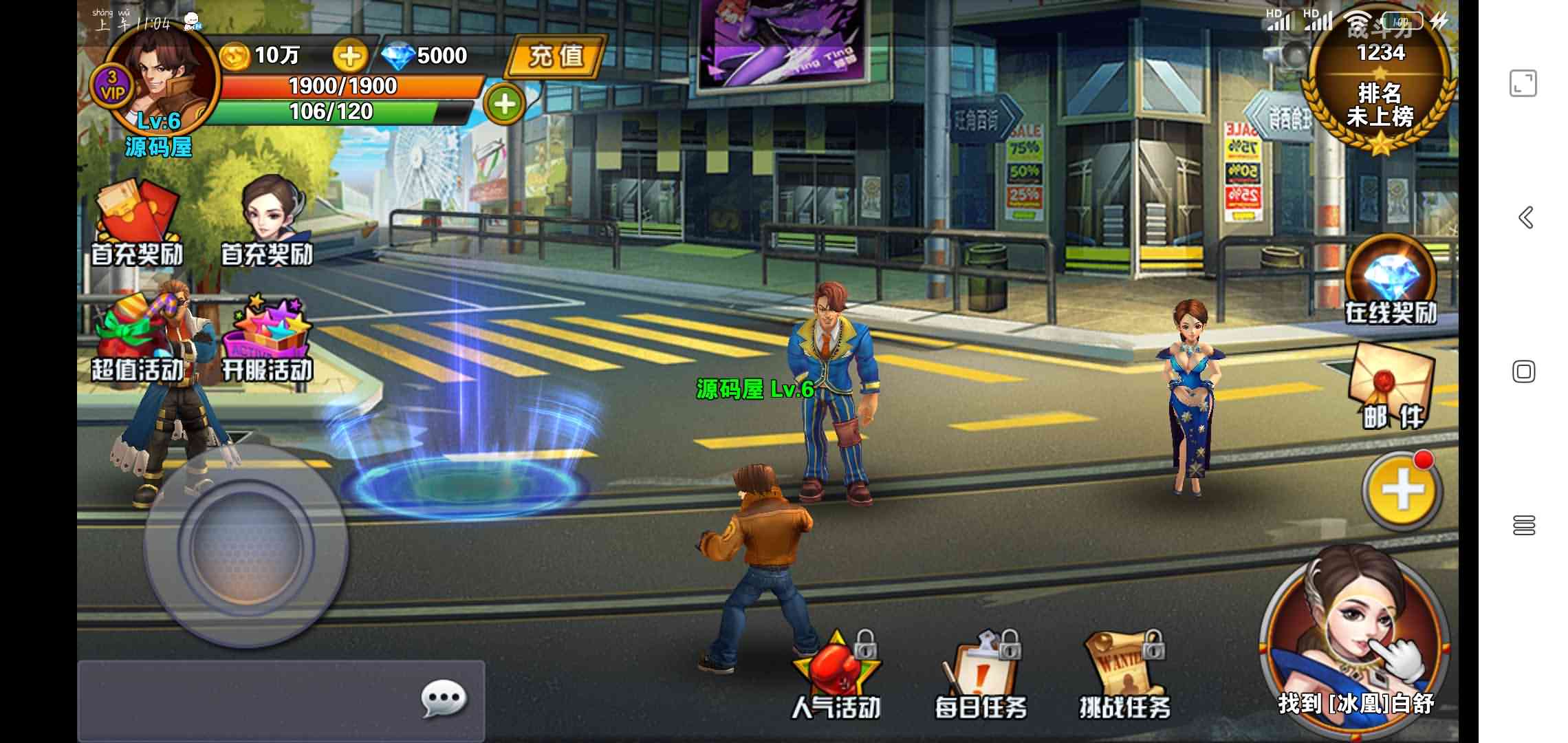Open the red envelope 首充奖励 icon
Viewport: 1568px width, 743px height.
[x=138, y=222]
